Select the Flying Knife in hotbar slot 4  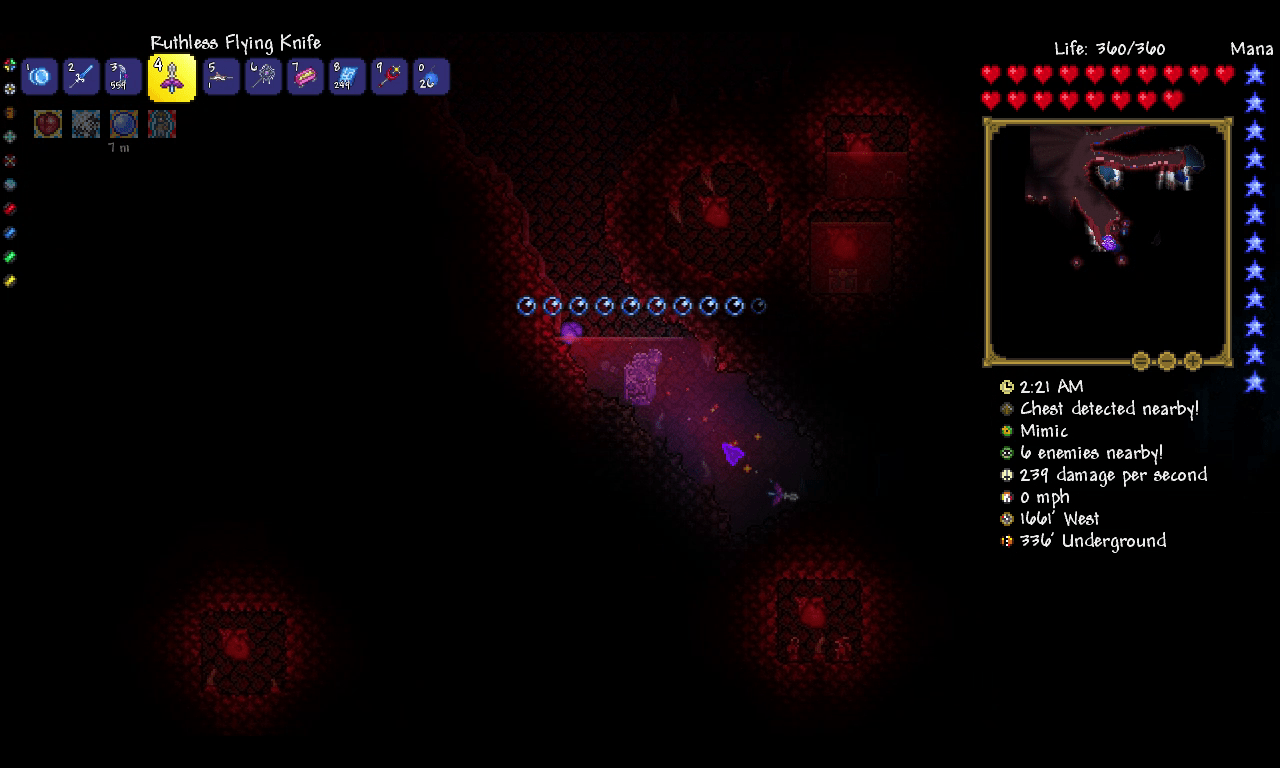click(x=170, y=76)
